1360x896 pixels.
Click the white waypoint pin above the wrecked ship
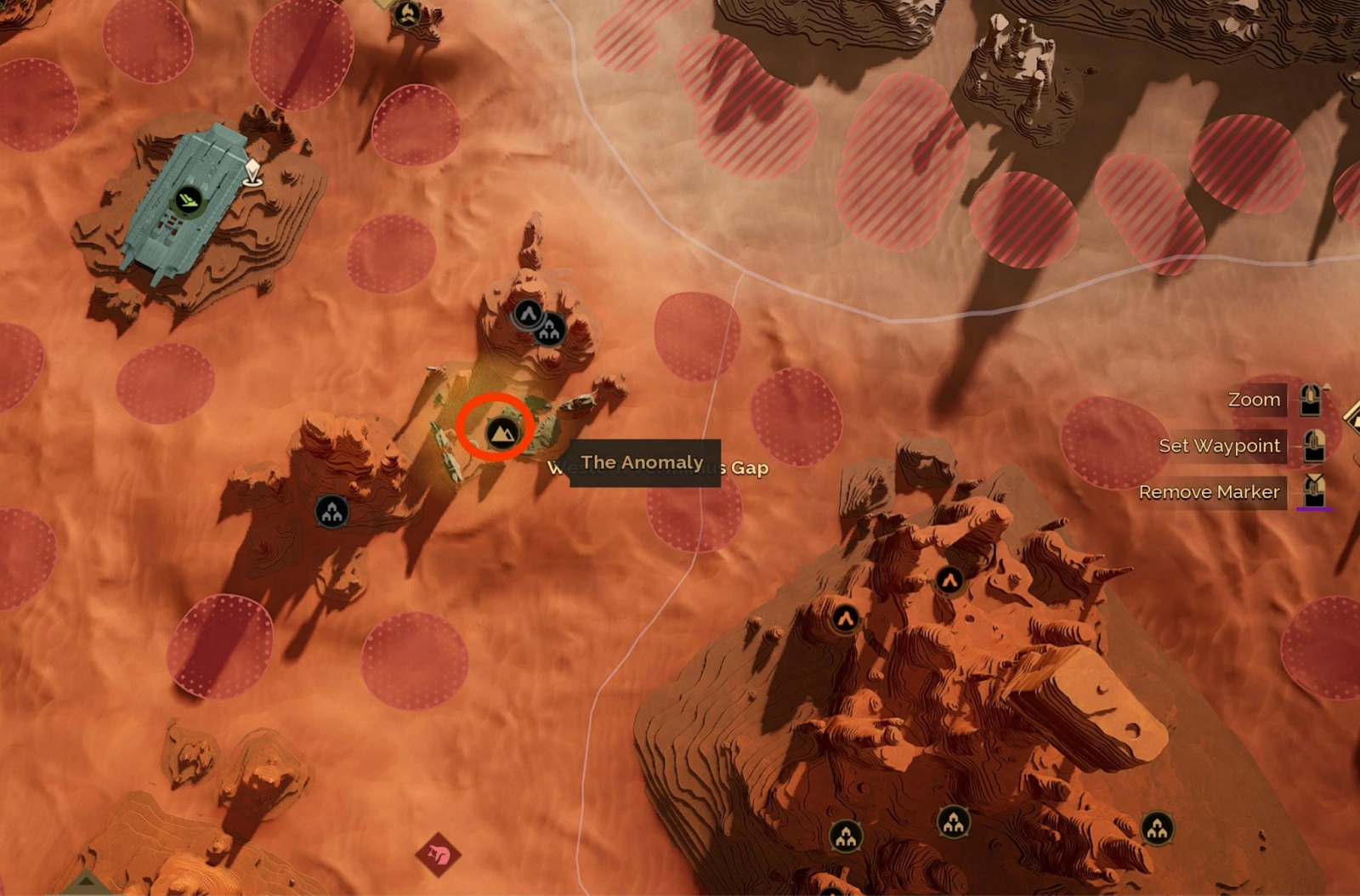(251, 170)
